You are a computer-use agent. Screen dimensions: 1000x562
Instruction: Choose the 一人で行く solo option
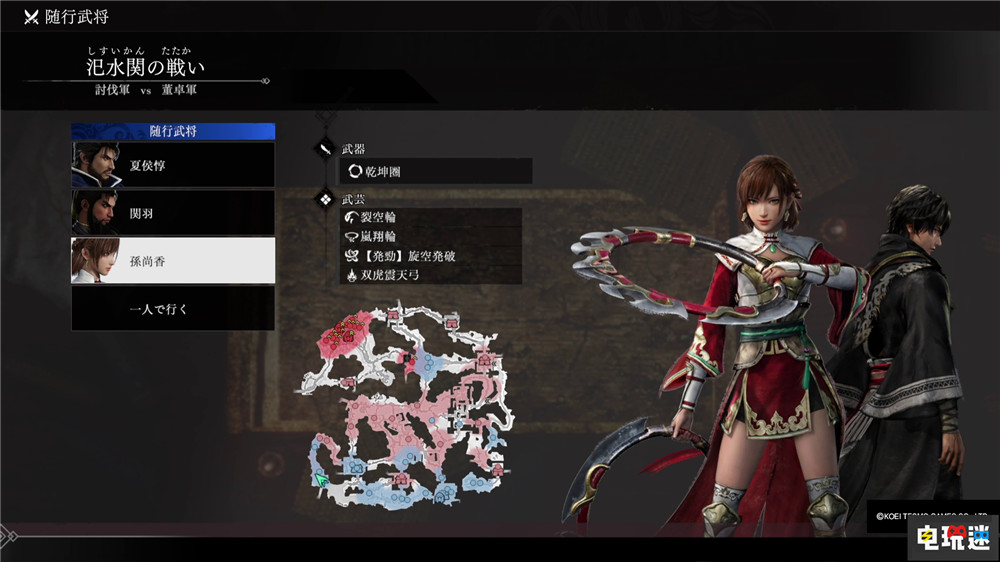173,309
